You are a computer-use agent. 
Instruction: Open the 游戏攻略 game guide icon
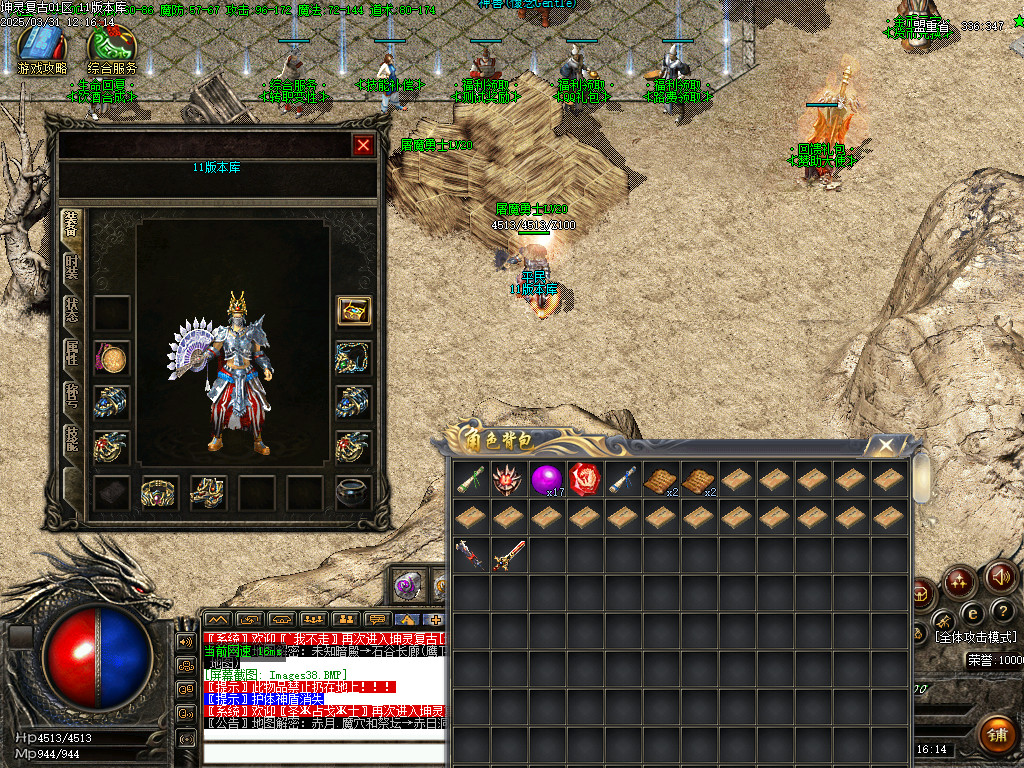[42, 46]
